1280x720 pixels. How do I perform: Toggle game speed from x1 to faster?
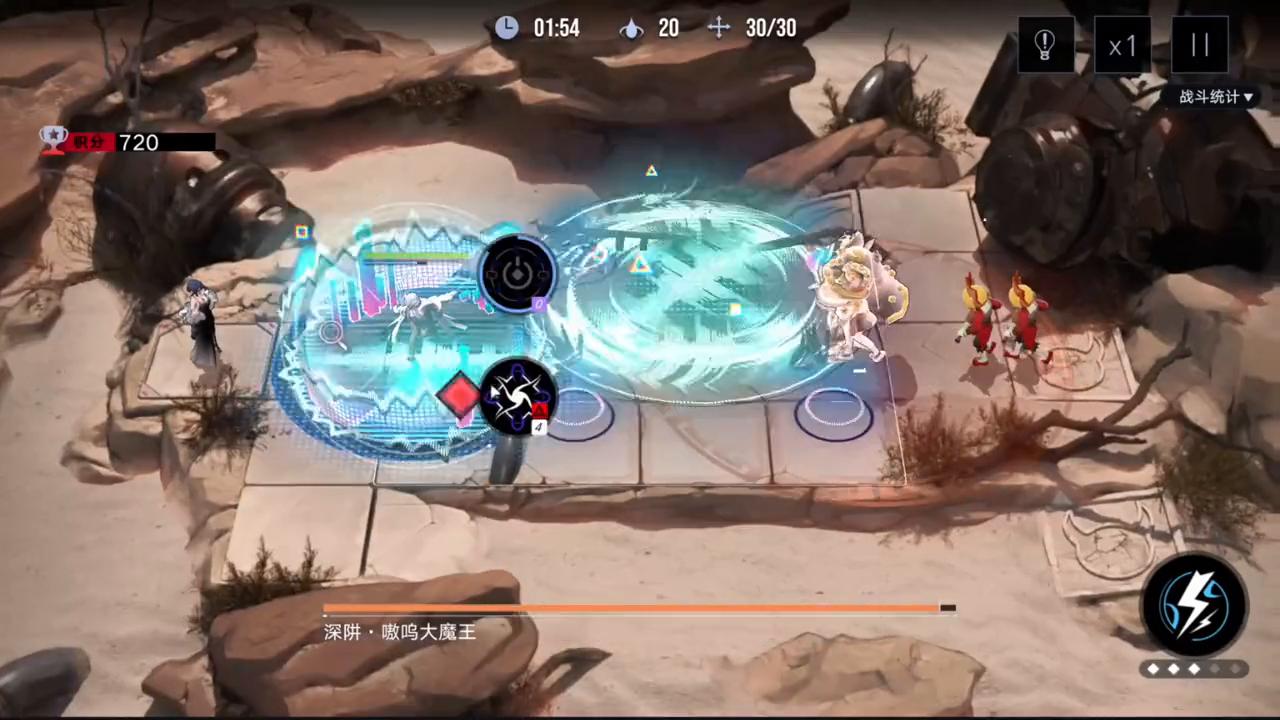(1122, 46)
